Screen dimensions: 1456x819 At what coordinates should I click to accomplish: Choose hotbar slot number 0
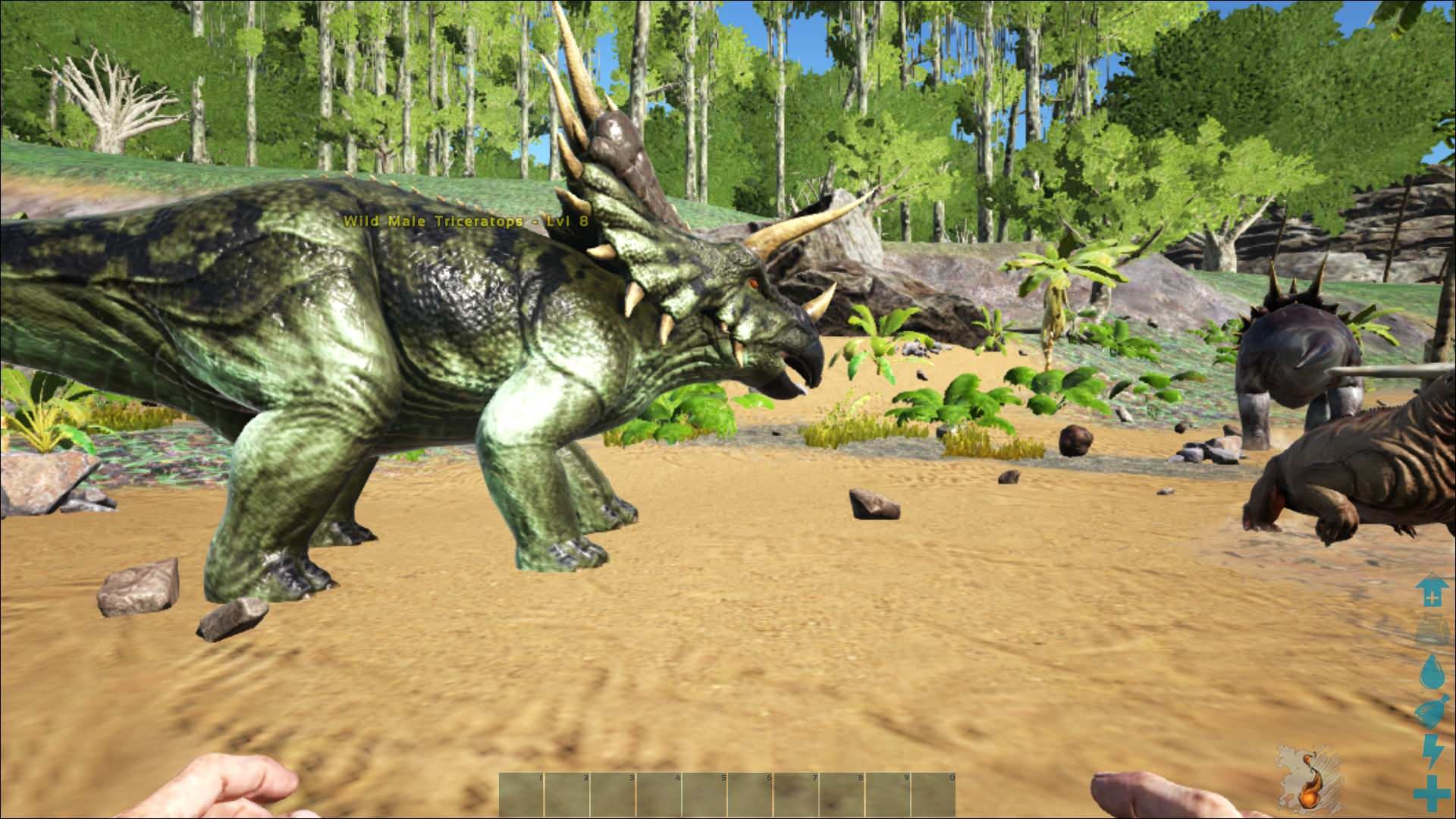tap(934, 795)
